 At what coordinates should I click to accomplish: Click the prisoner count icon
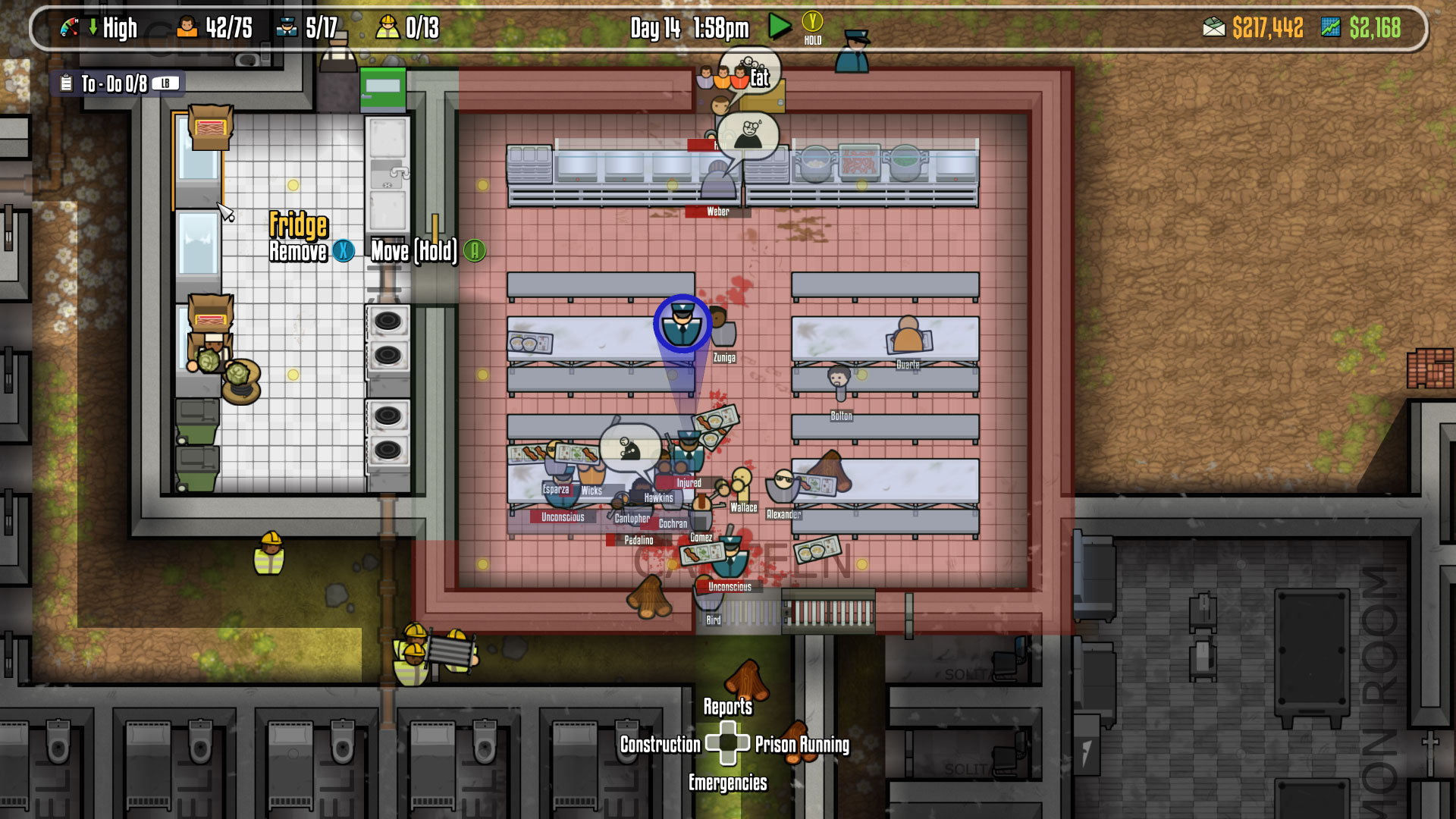[187, 28]
